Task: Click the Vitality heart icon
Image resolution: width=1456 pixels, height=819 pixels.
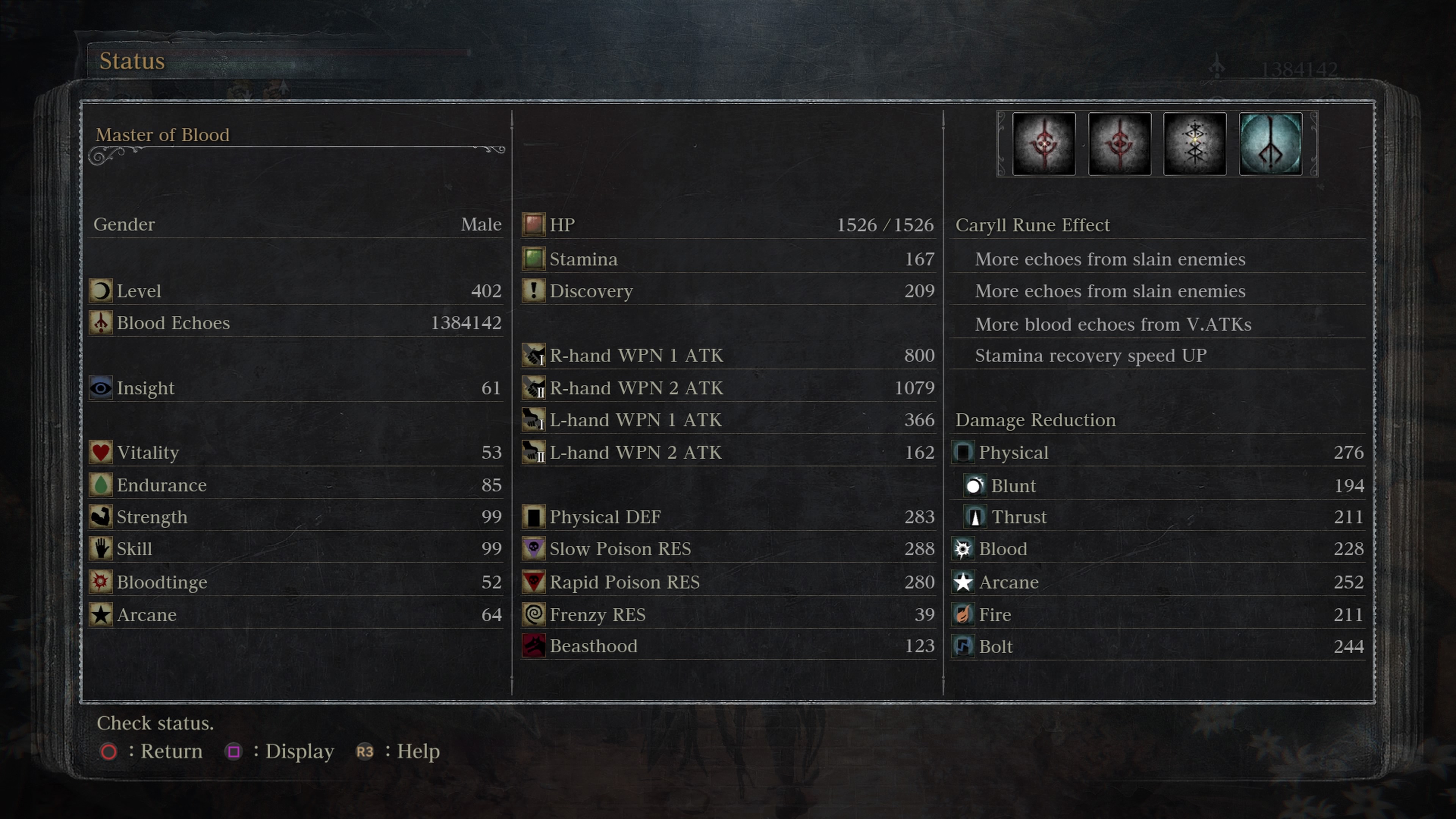Action: [x=100, y=452]
